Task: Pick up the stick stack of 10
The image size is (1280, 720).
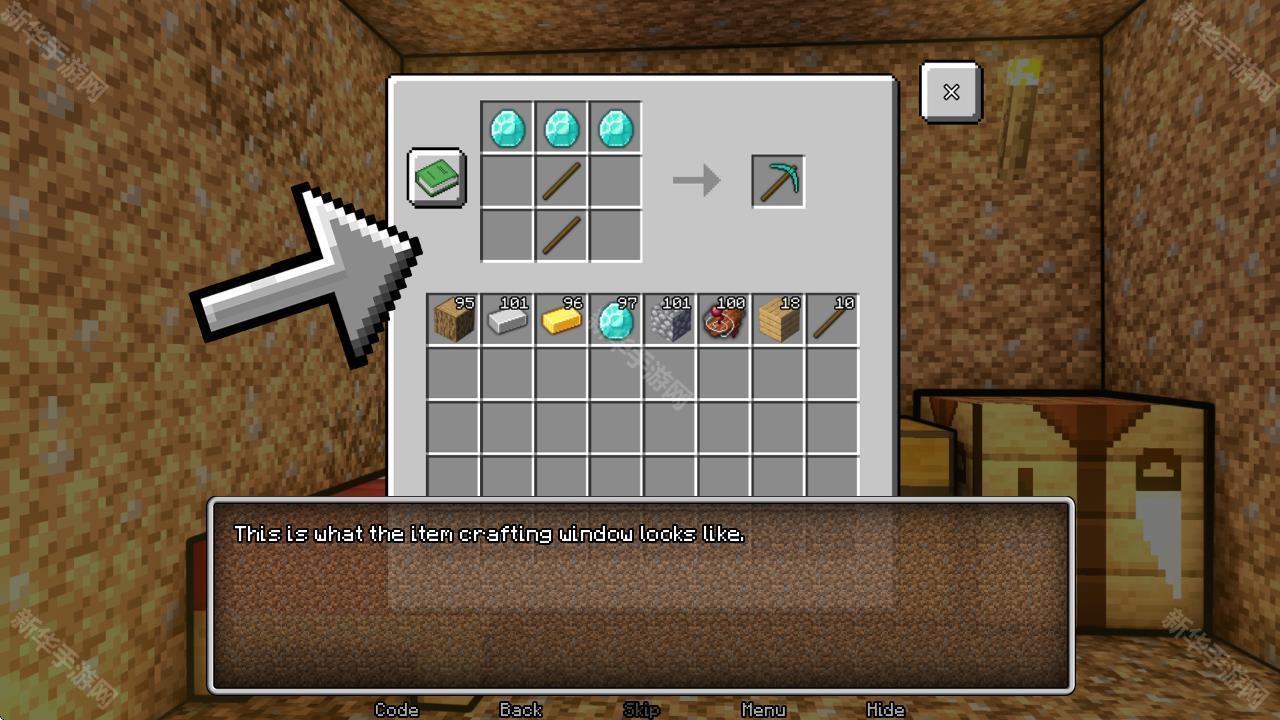Action: (x=832, y=319)
